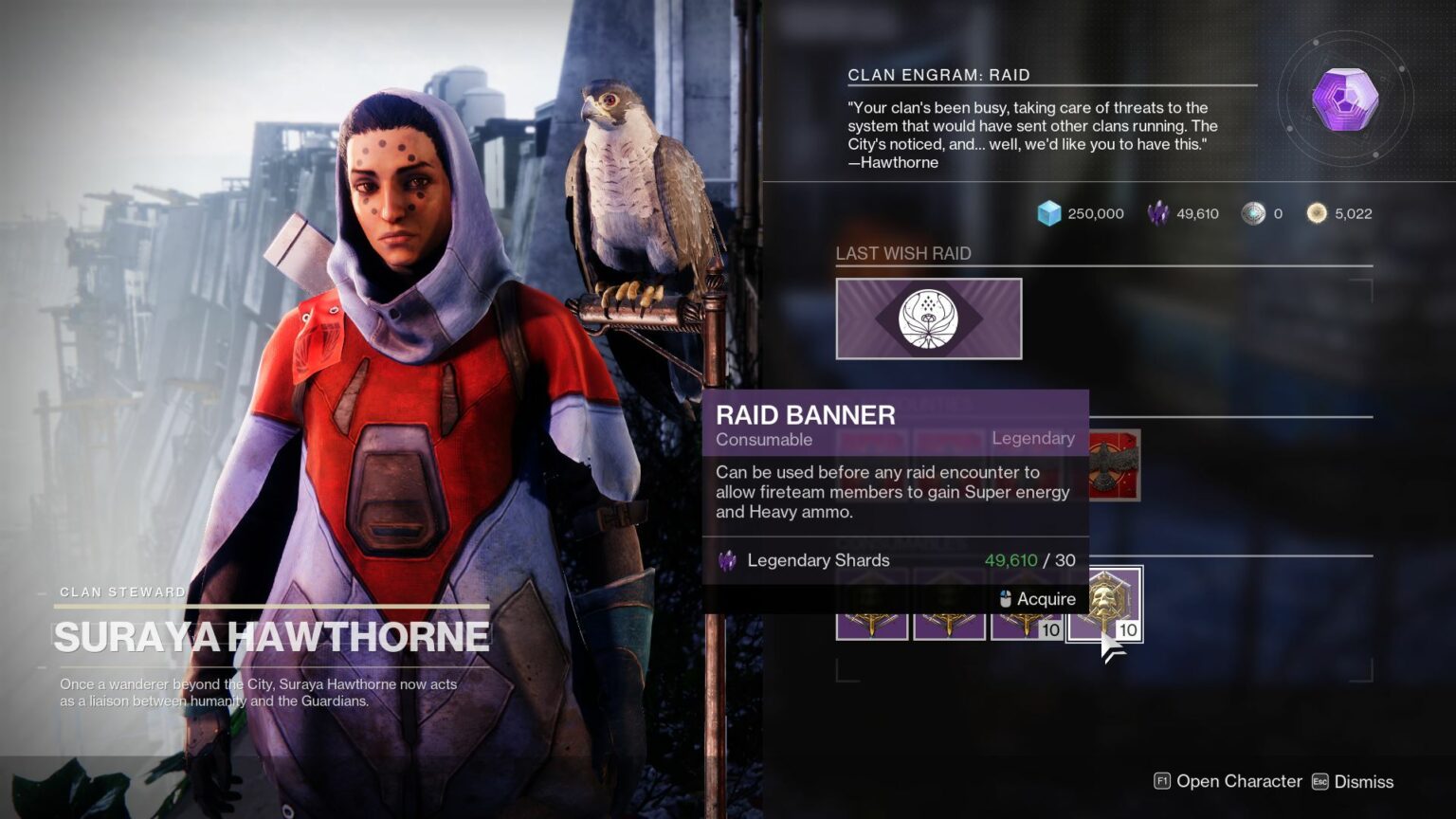Click the Legendary Shards currency icon showing 49,610
The width and height of the screenshot is (1456, 819).
[1158, 213]
